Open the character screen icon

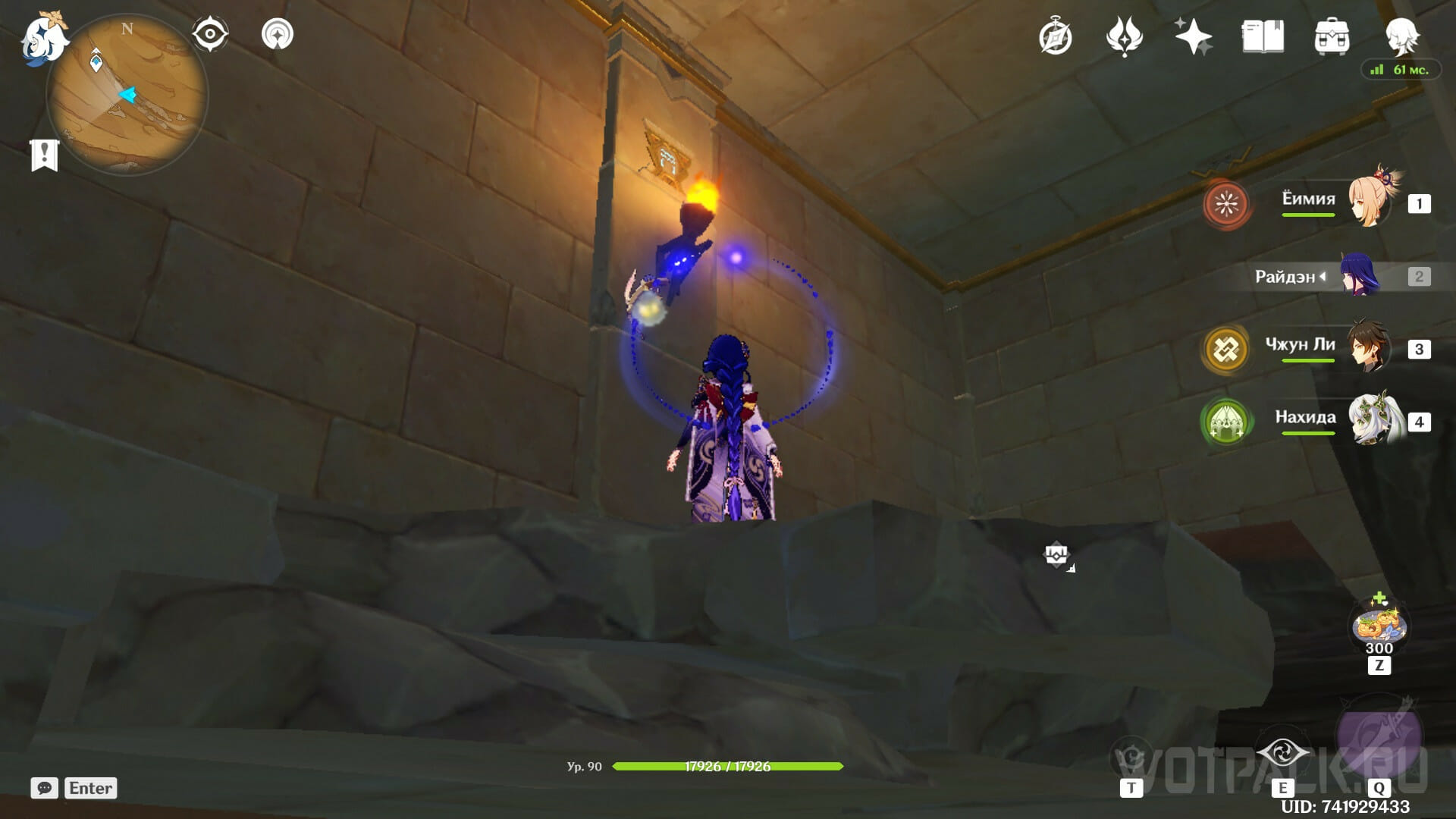pyautogui.click(x=1401, y=36)
